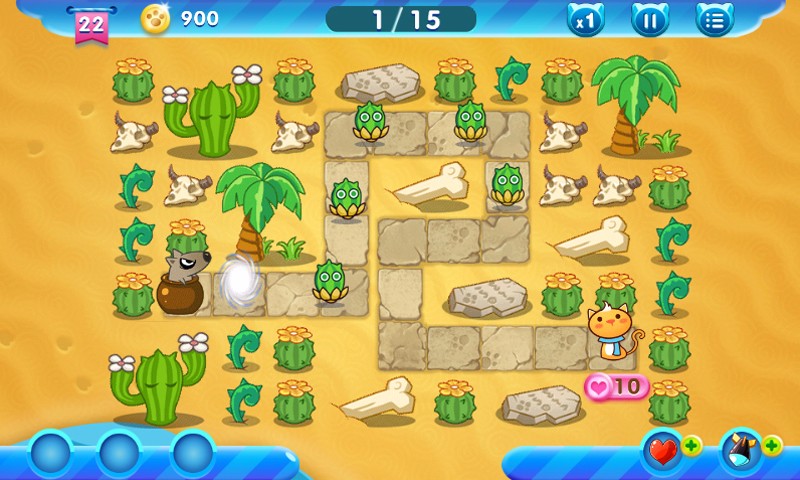Buy more rocket power-ups with the plus button
800x480 pixels.
772,445
